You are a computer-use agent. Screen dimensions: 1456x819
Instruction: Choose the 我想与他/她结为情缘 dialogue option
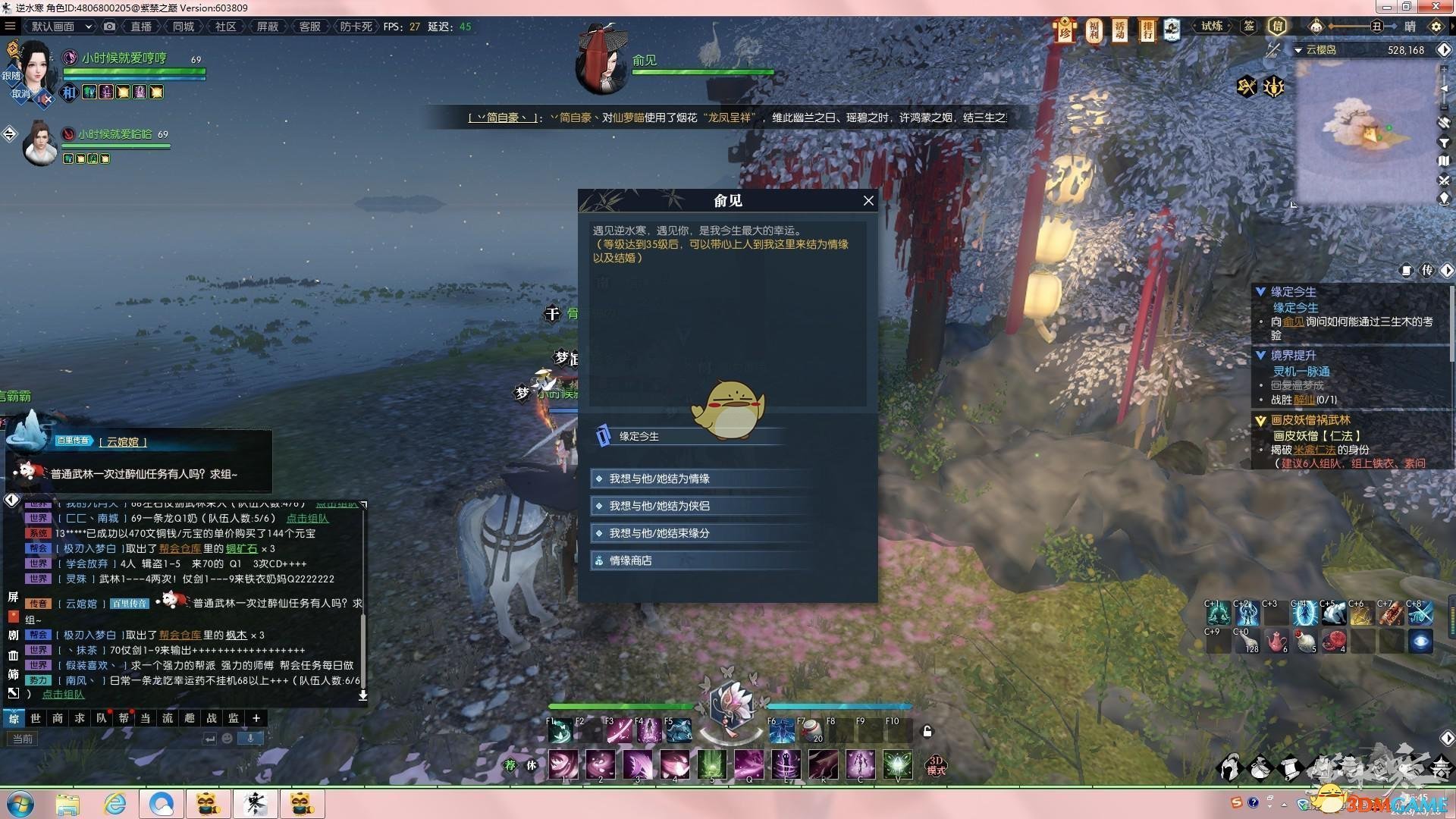[x=659, y=479]
